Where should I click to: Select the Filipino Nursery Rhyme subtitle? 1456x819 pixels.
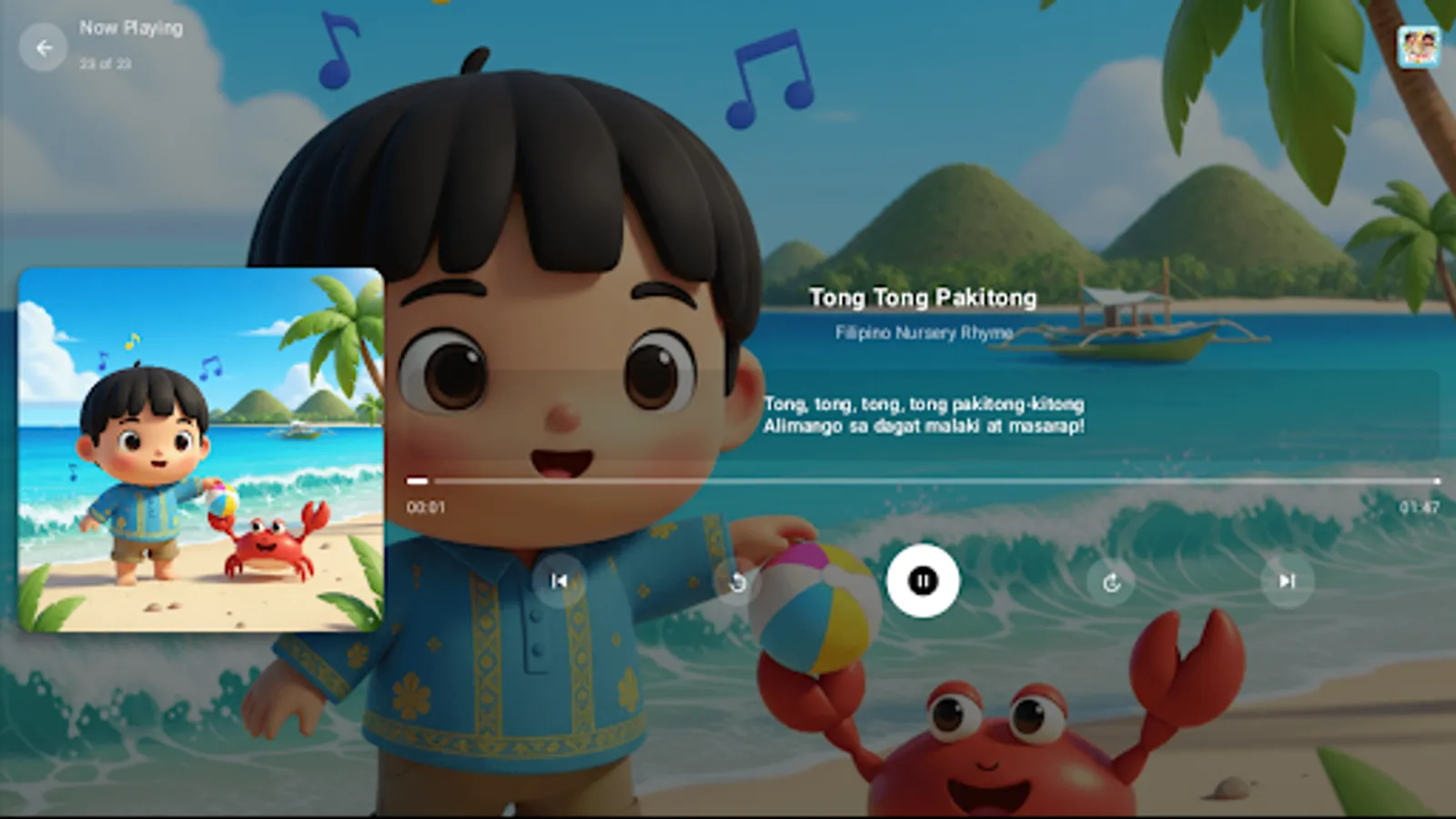tap(924, 333)
